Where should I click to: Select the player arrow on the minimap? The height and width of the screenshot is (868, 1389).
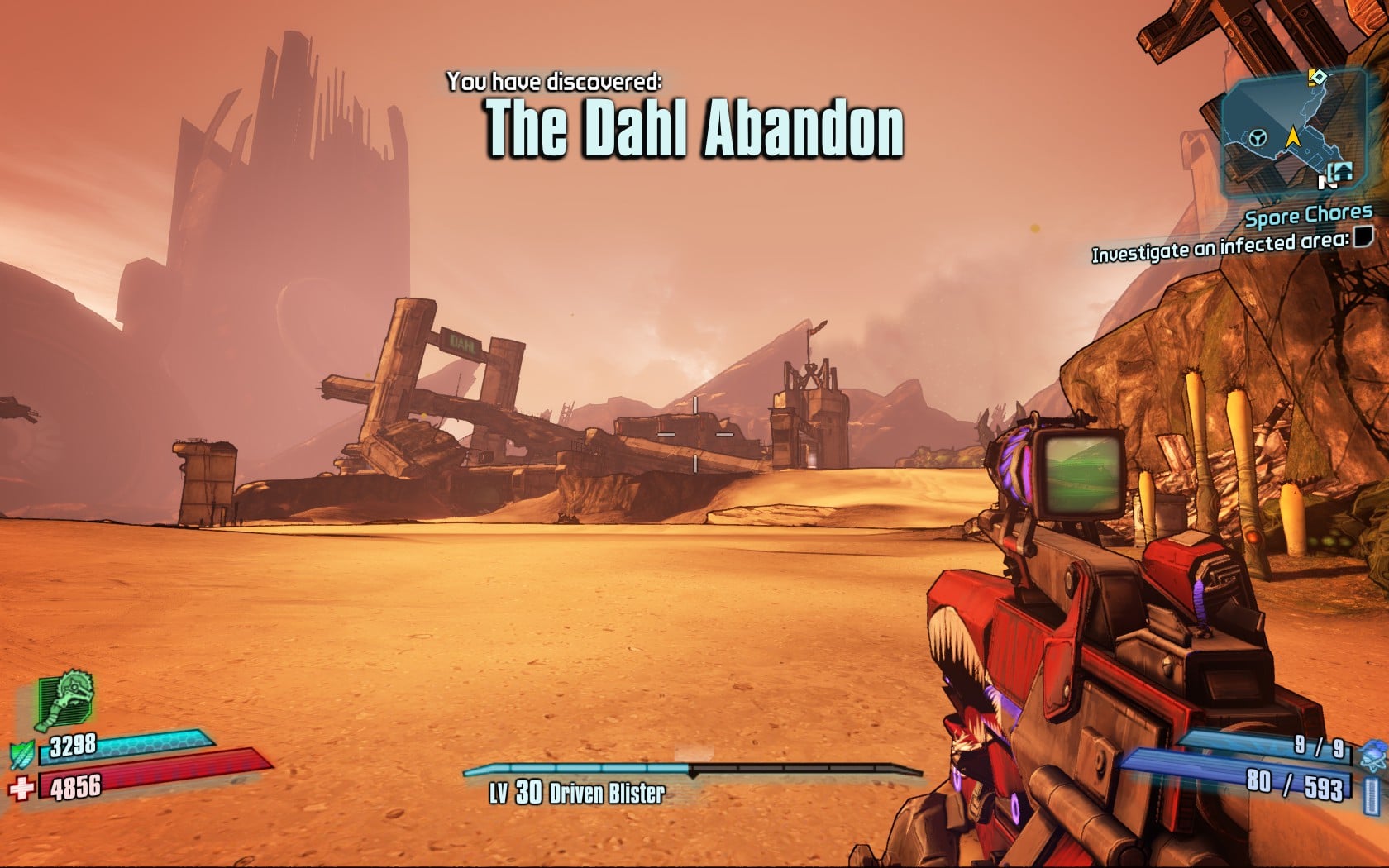coord(1294,136)
